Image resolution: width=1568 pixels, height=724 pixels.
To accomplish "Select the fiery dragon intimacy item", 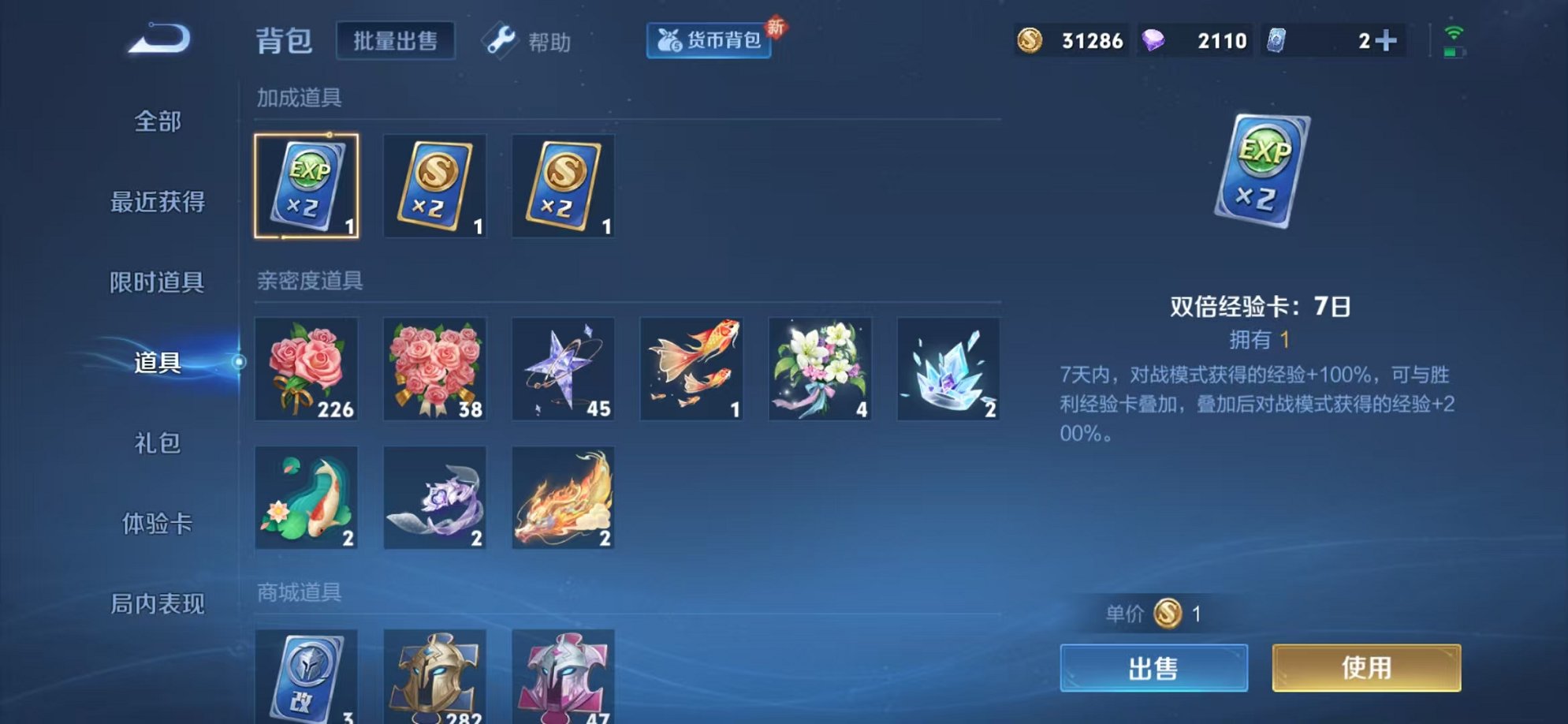I will coord(563,497).
